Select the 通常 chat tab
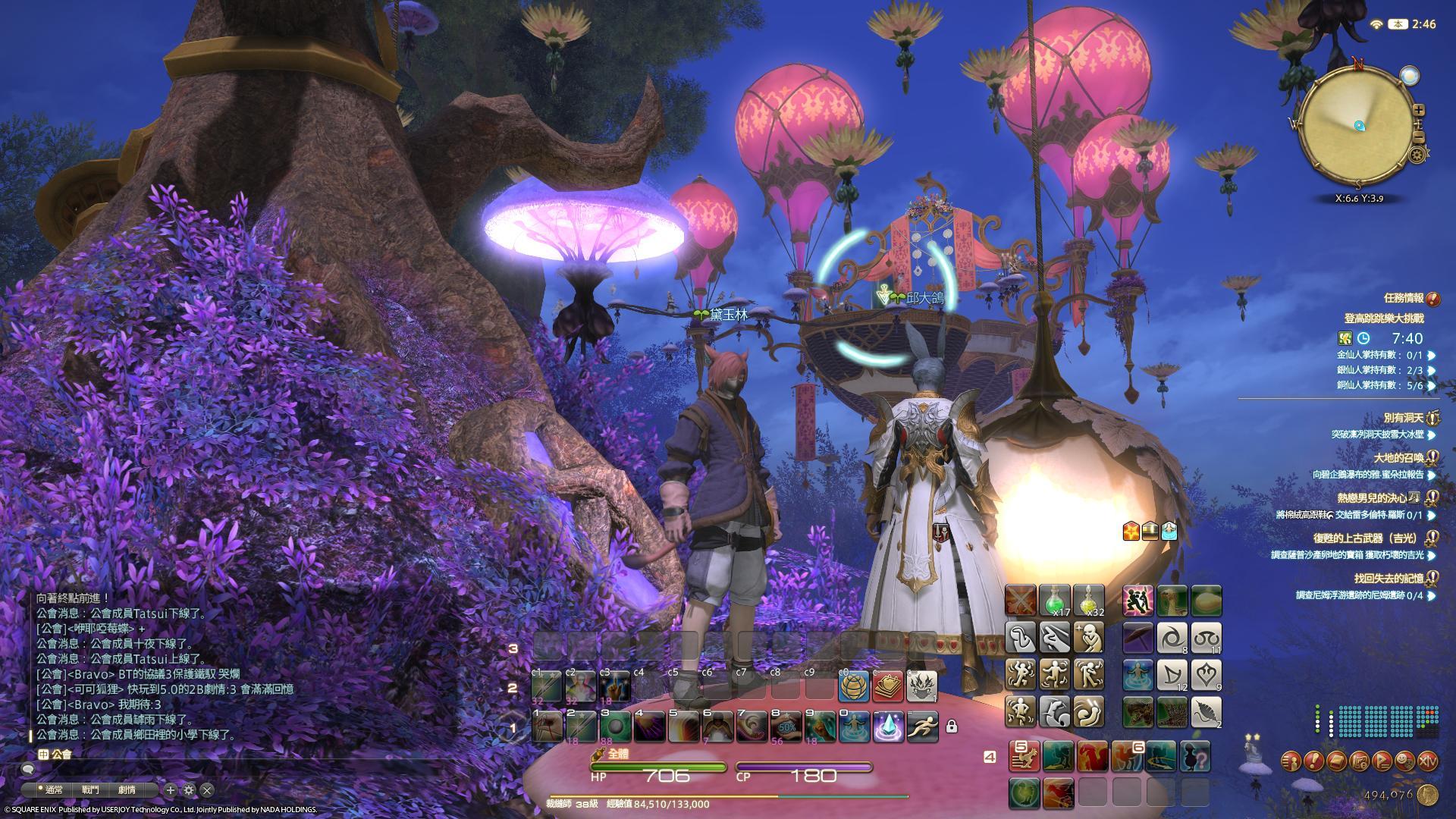This screenshot has width=1456, height=819. click(x=53, y=790)
